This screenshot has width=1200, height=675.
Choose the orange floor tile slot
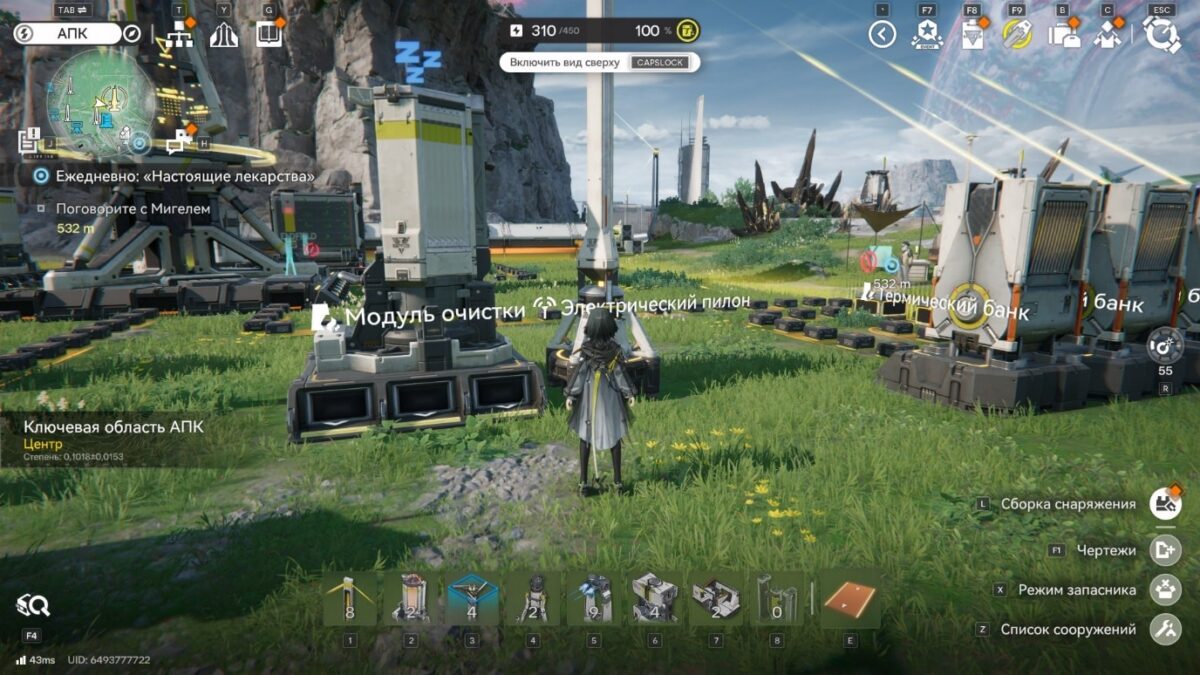(850, 599)
